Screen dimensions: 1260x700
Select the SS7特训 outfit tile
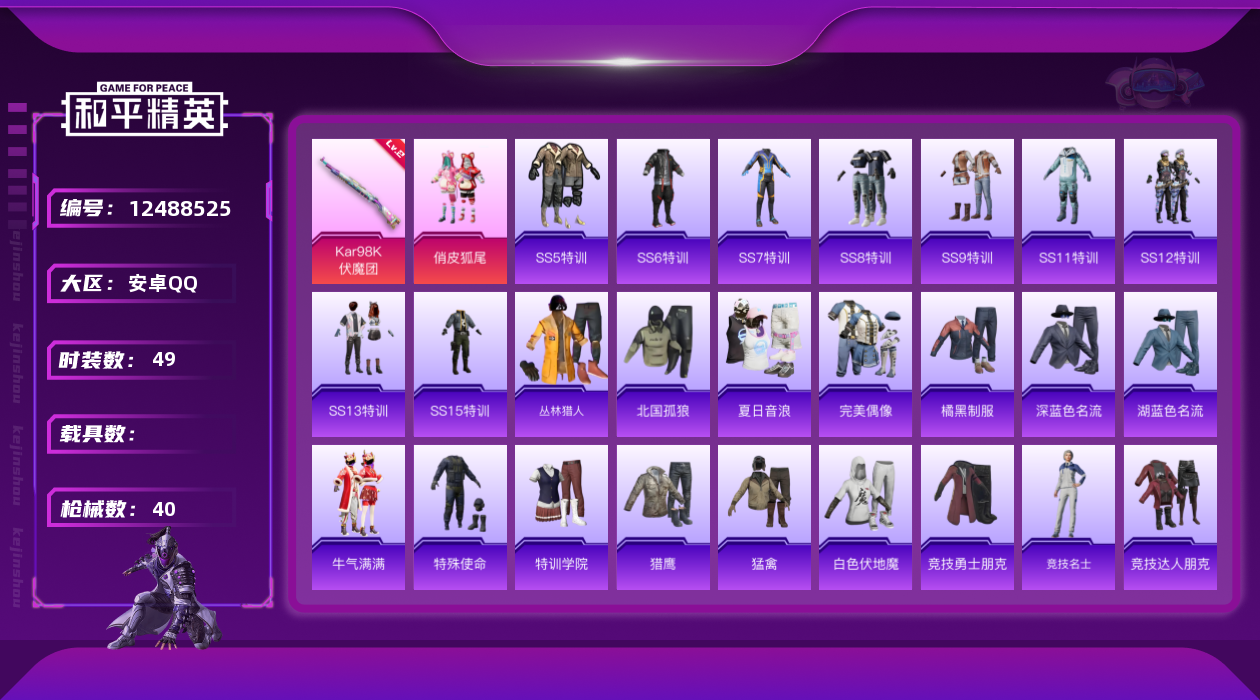pyautogui.click(x=764, y=211)
